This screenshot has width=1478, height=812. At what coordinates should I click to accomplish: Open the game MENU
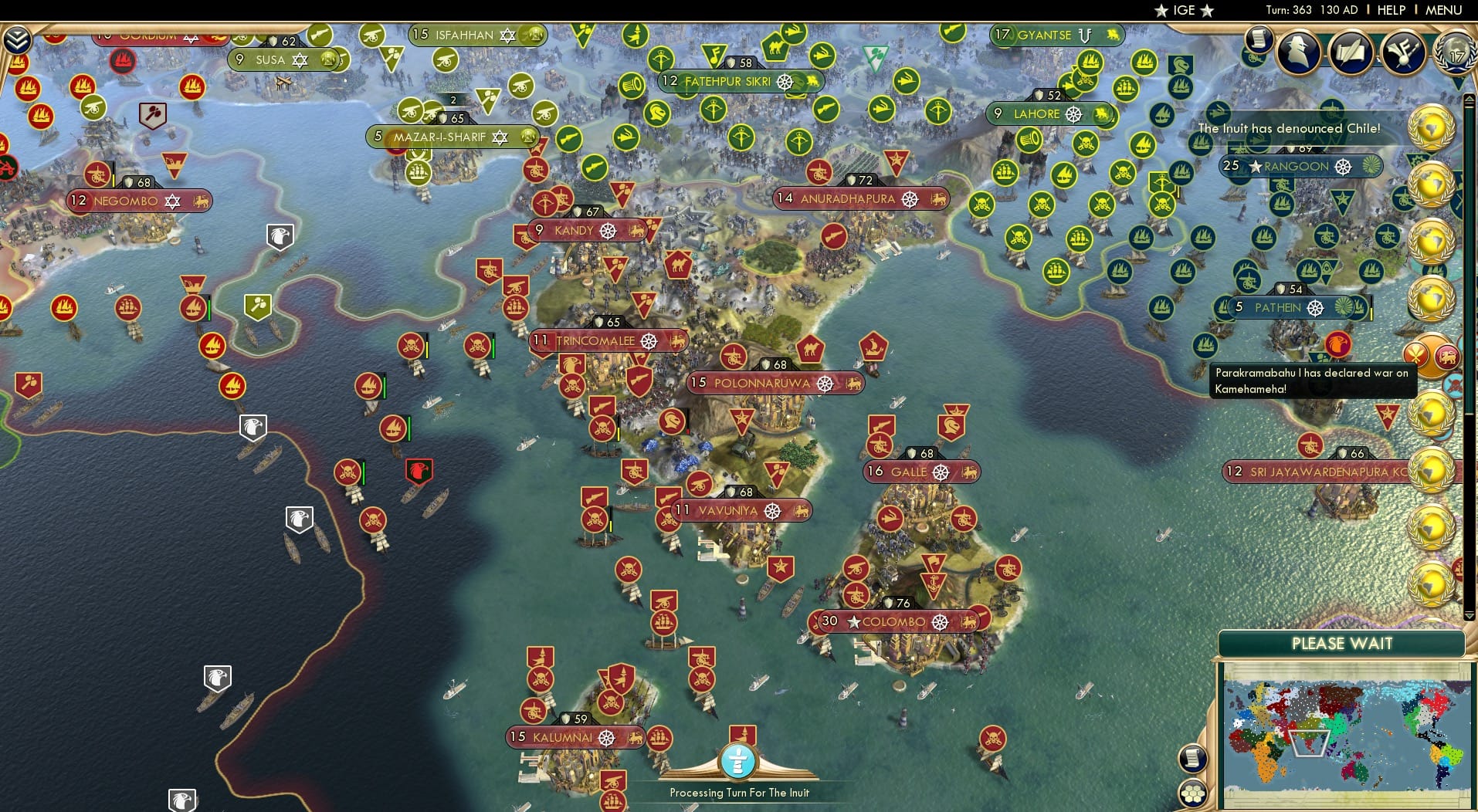[1443, 10]
